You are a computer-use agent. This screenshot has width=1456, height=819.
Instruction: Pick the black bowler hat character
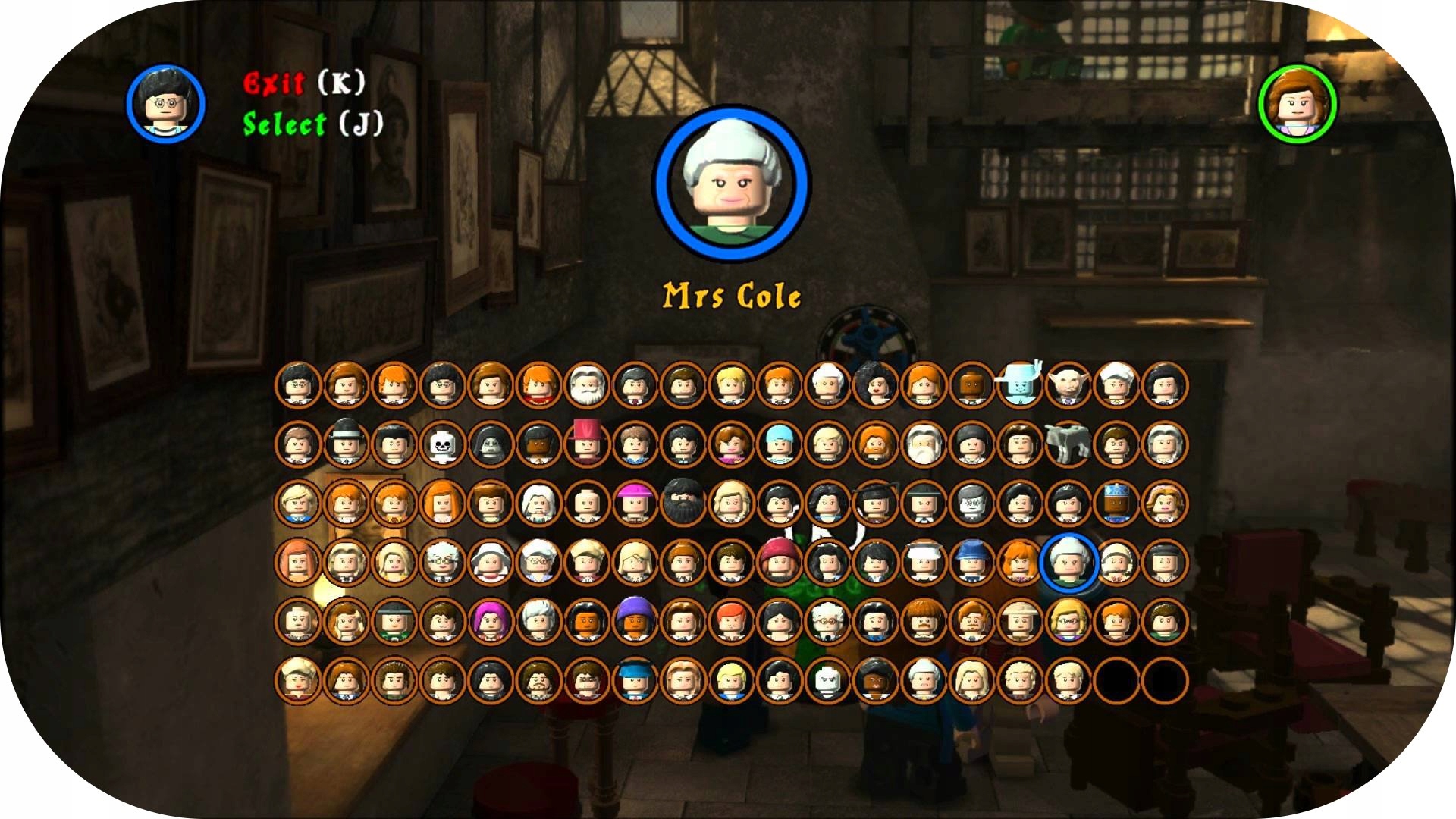click(x=346, y=444)
